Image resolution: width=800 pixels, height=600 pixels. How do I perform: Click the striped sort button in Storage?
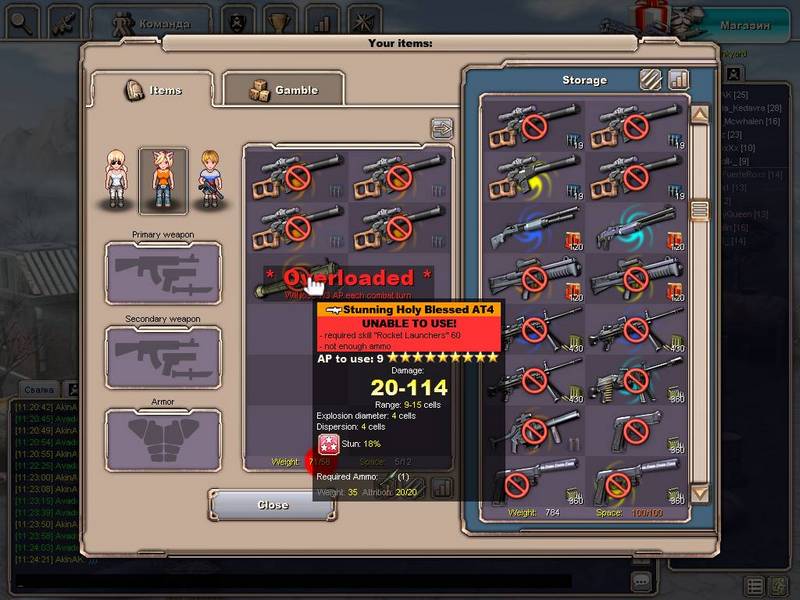click(x=652, y=79)
